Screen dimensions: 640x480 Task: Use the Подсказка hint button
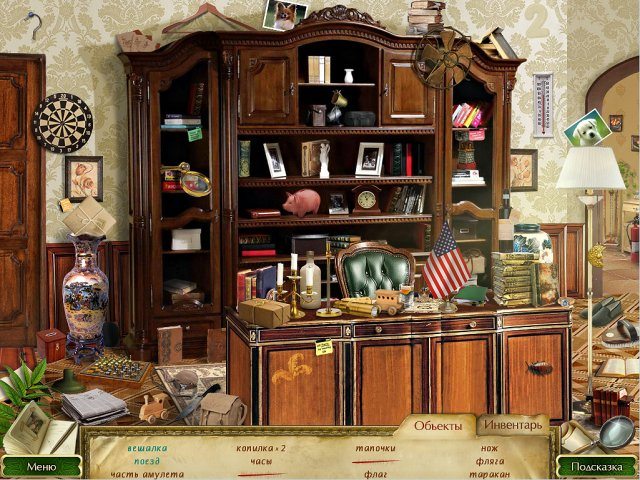[596, 466]
